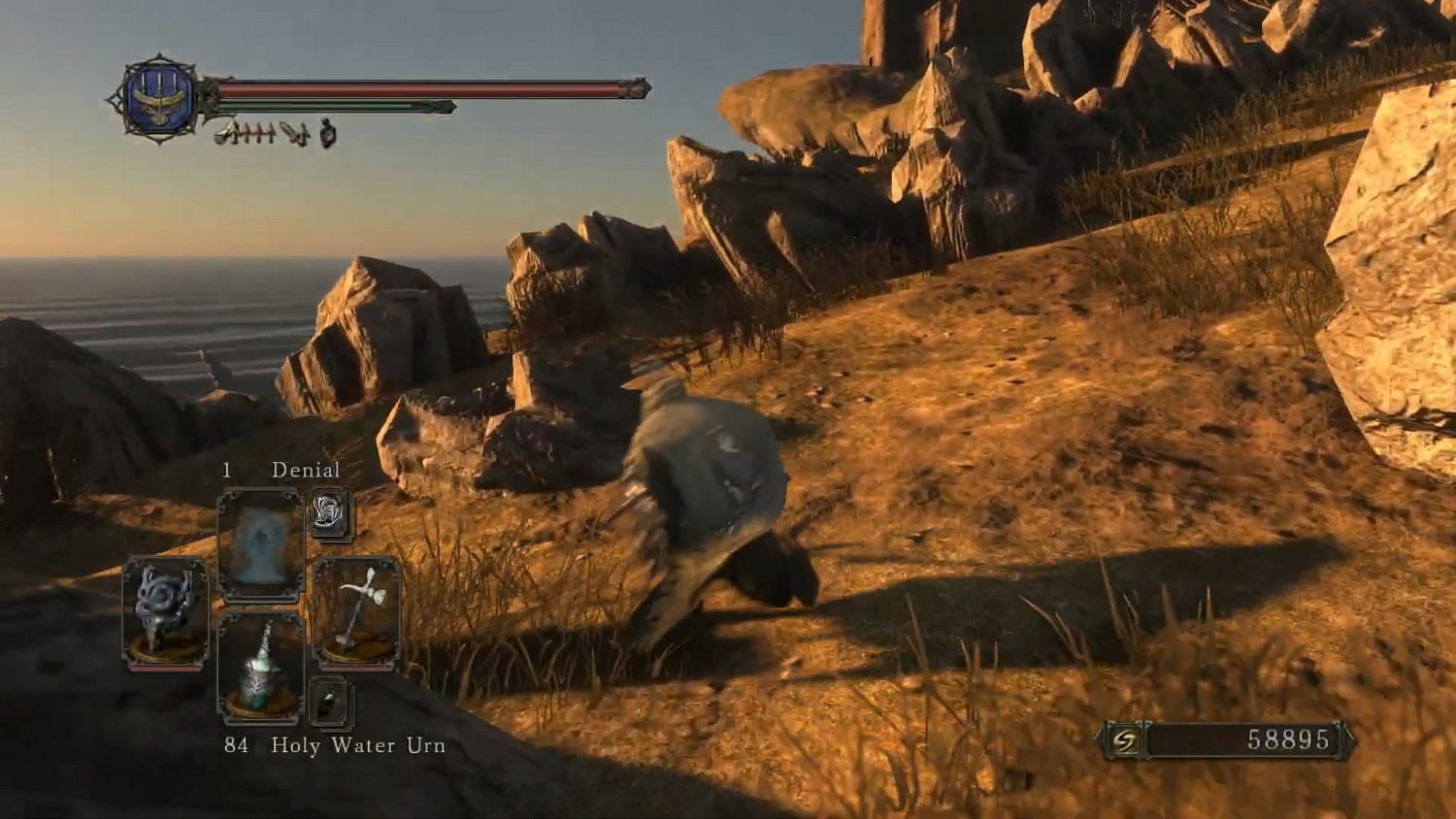The height and width of the screenshot is (819, 1456).
Task: Click the small next-item icon beside the urn
Action: [x=330, y=703]
